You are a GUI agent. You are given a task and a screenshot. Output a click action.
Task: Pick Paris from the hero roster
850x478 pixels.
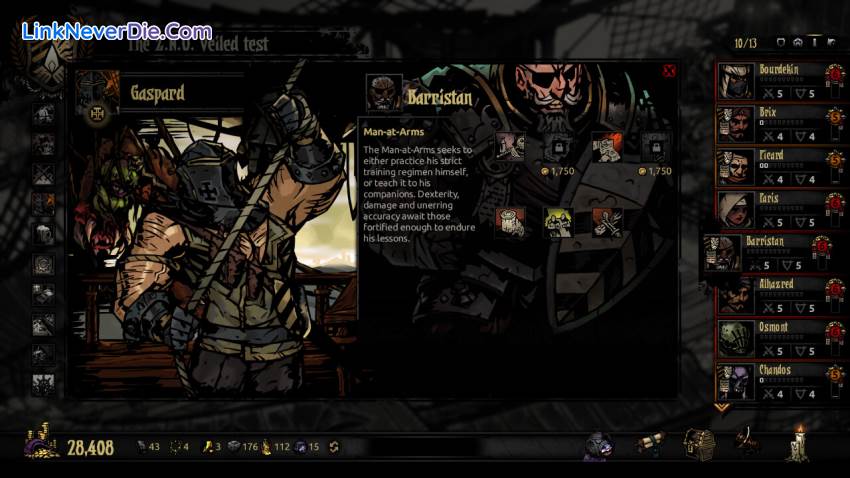[774, 211]
